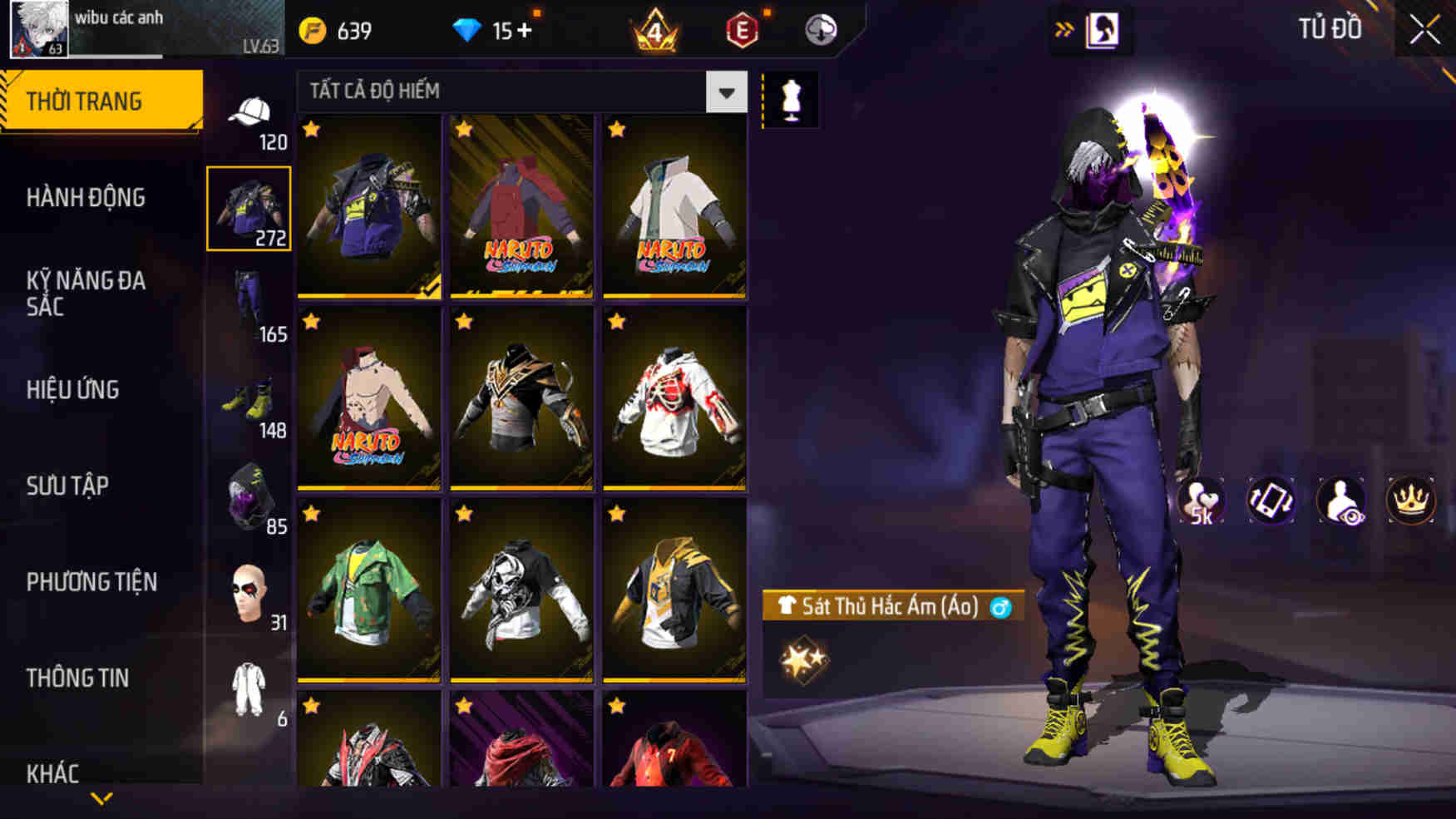Expand the sidebar with the chevron at bottom
Screen dimensions: 1456x819
click(x=101, y=800)
